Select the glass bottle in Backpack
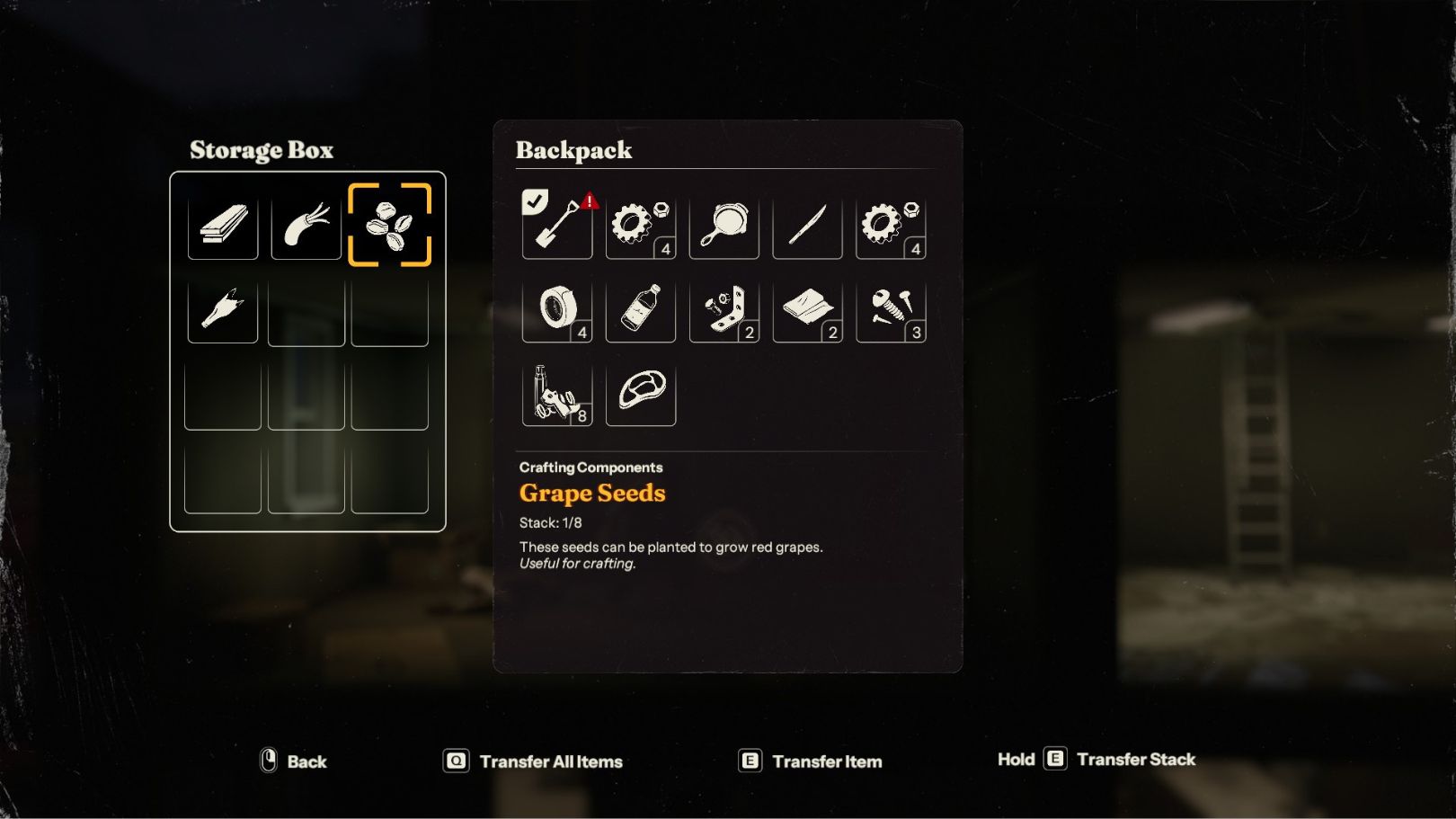This screenshot has height=819, width=1456. [x=641, y=308]
